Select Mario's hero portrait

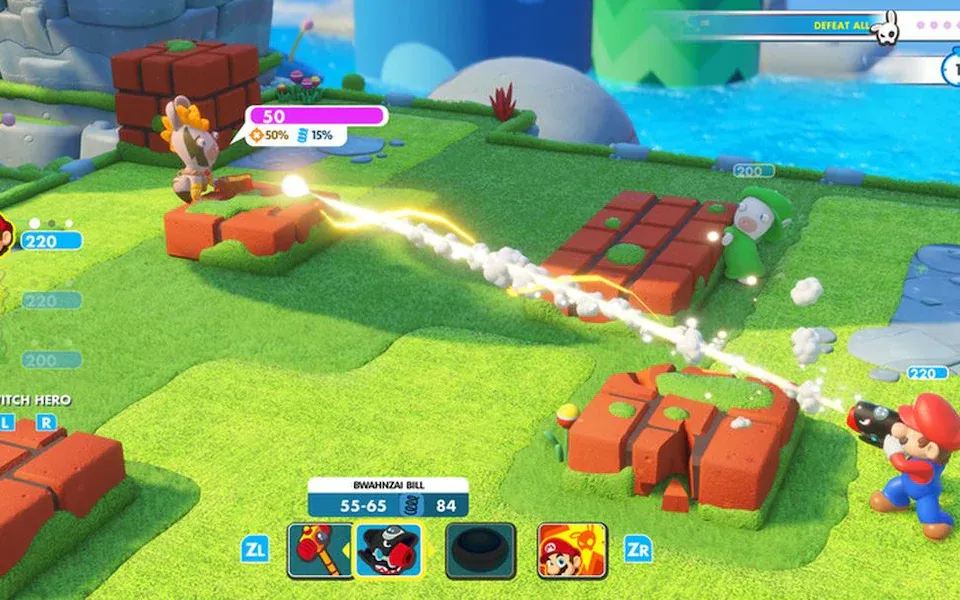tap(5, 234)
